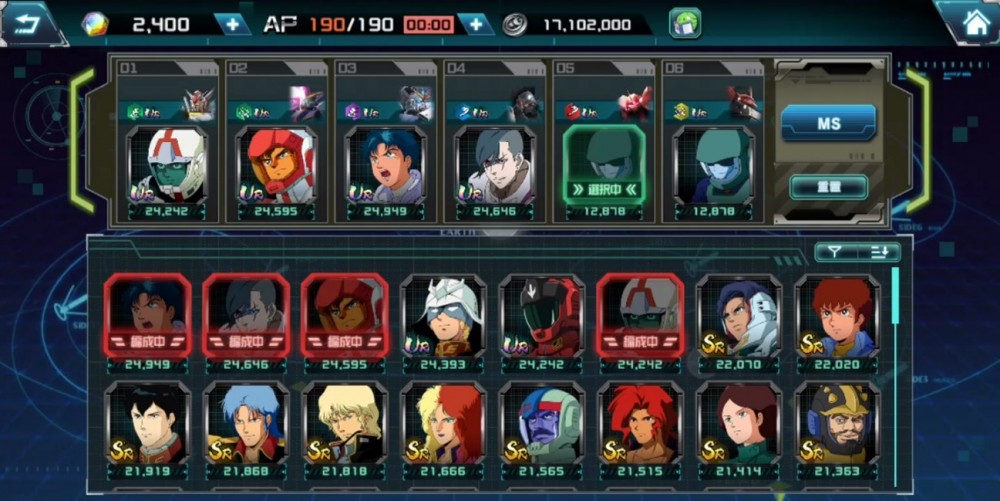The height and width of the screenshot is (501, 1000).
Task: Select the bearded SR pilot rated 21,363
Action: click(x=838, y=424)
